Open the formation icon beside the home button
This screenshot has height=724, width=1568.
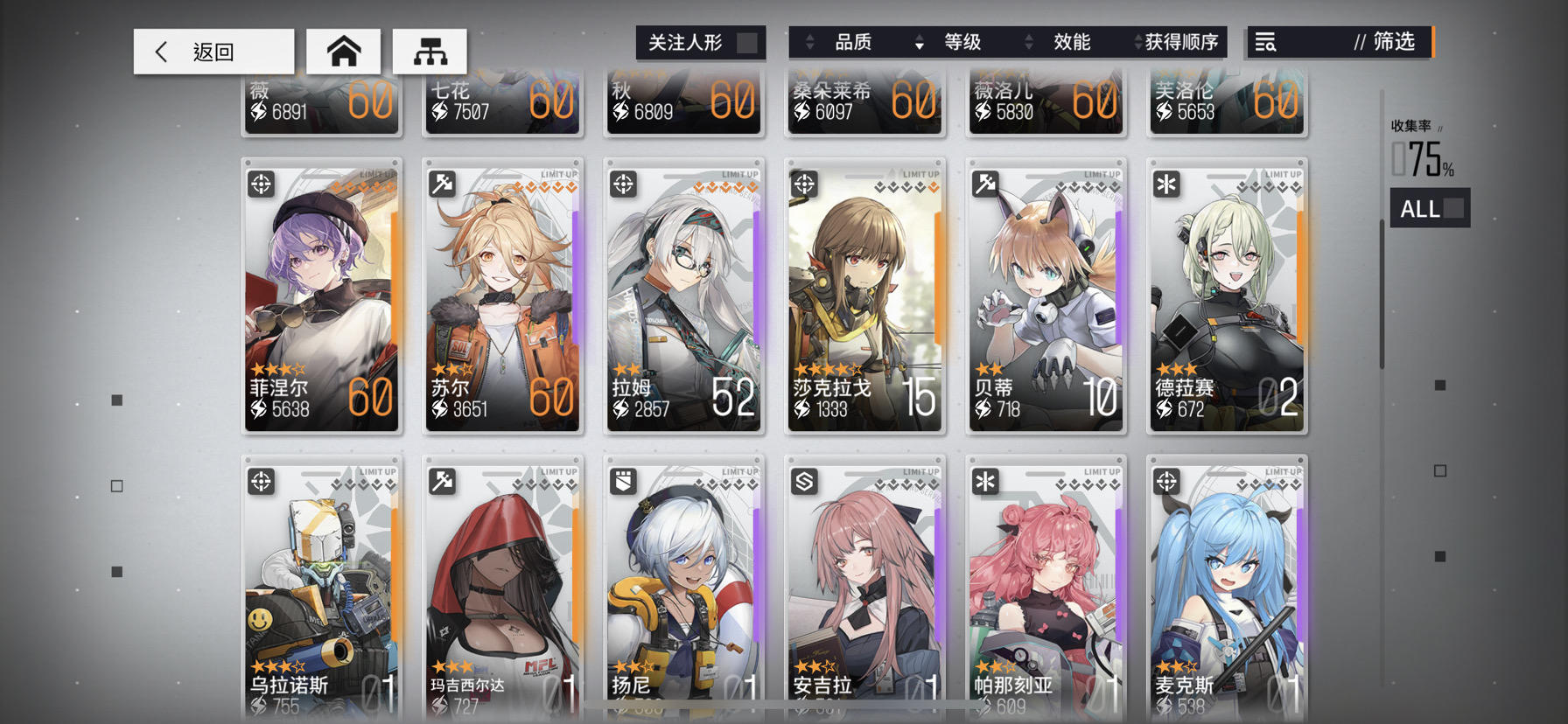click(430, 51)
